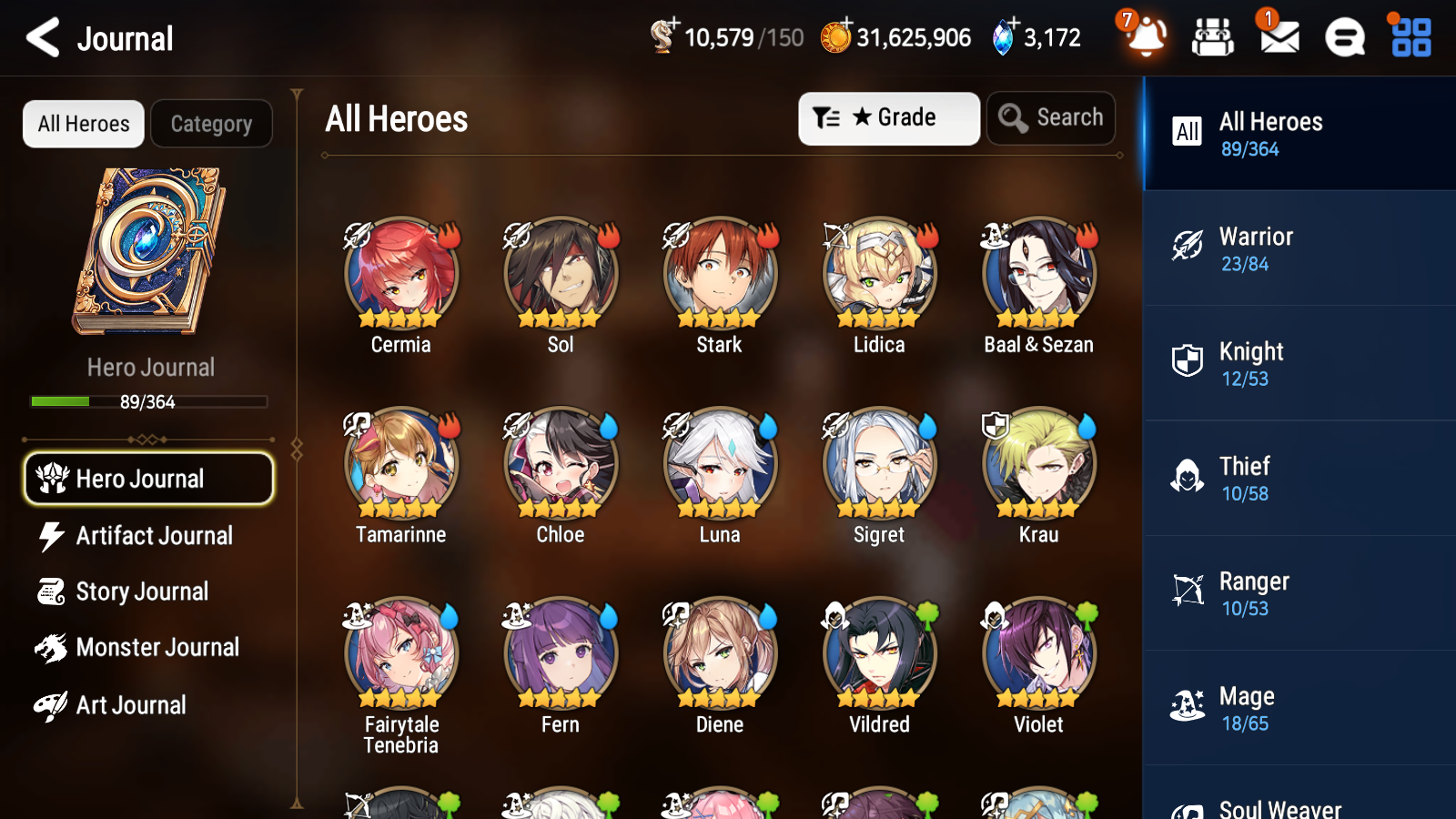Open the inventory bag icon

1213,37
